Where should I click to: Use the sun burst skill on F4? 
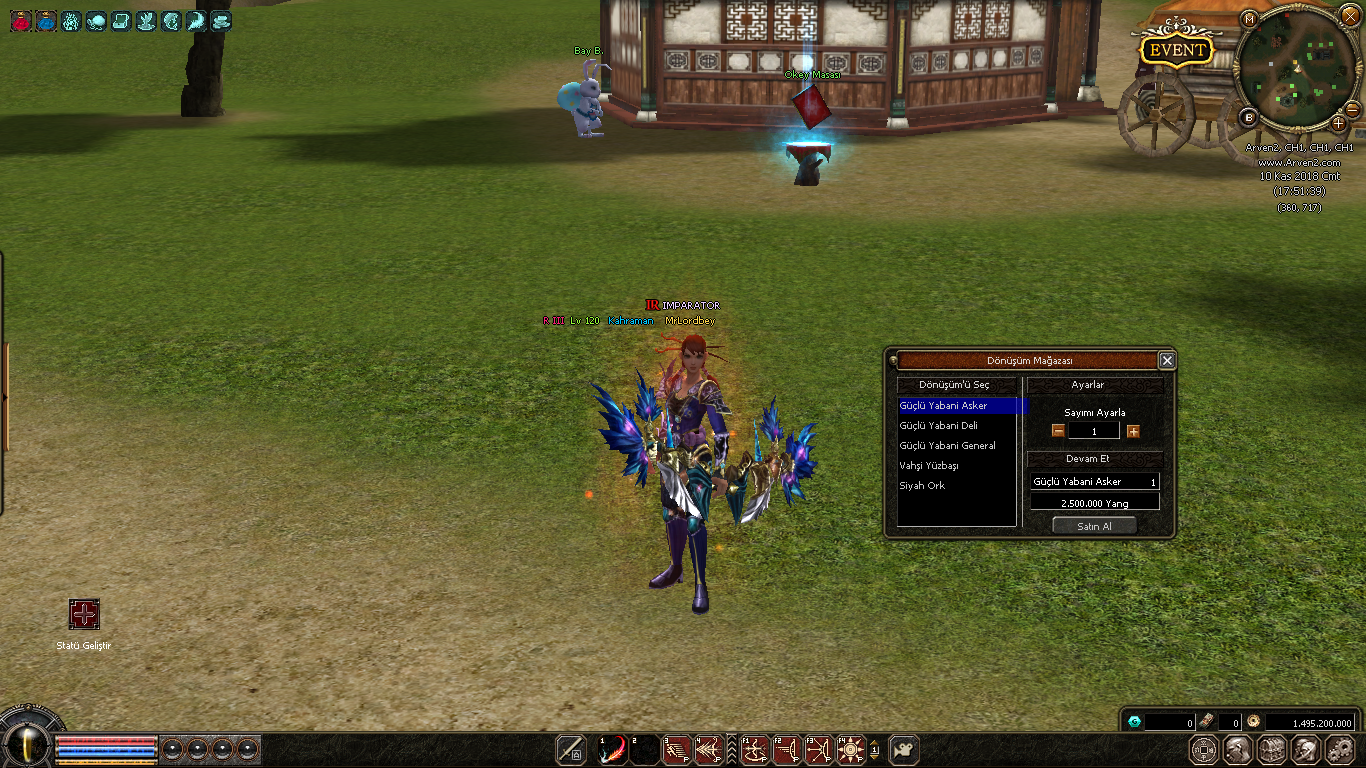point(851,750)
